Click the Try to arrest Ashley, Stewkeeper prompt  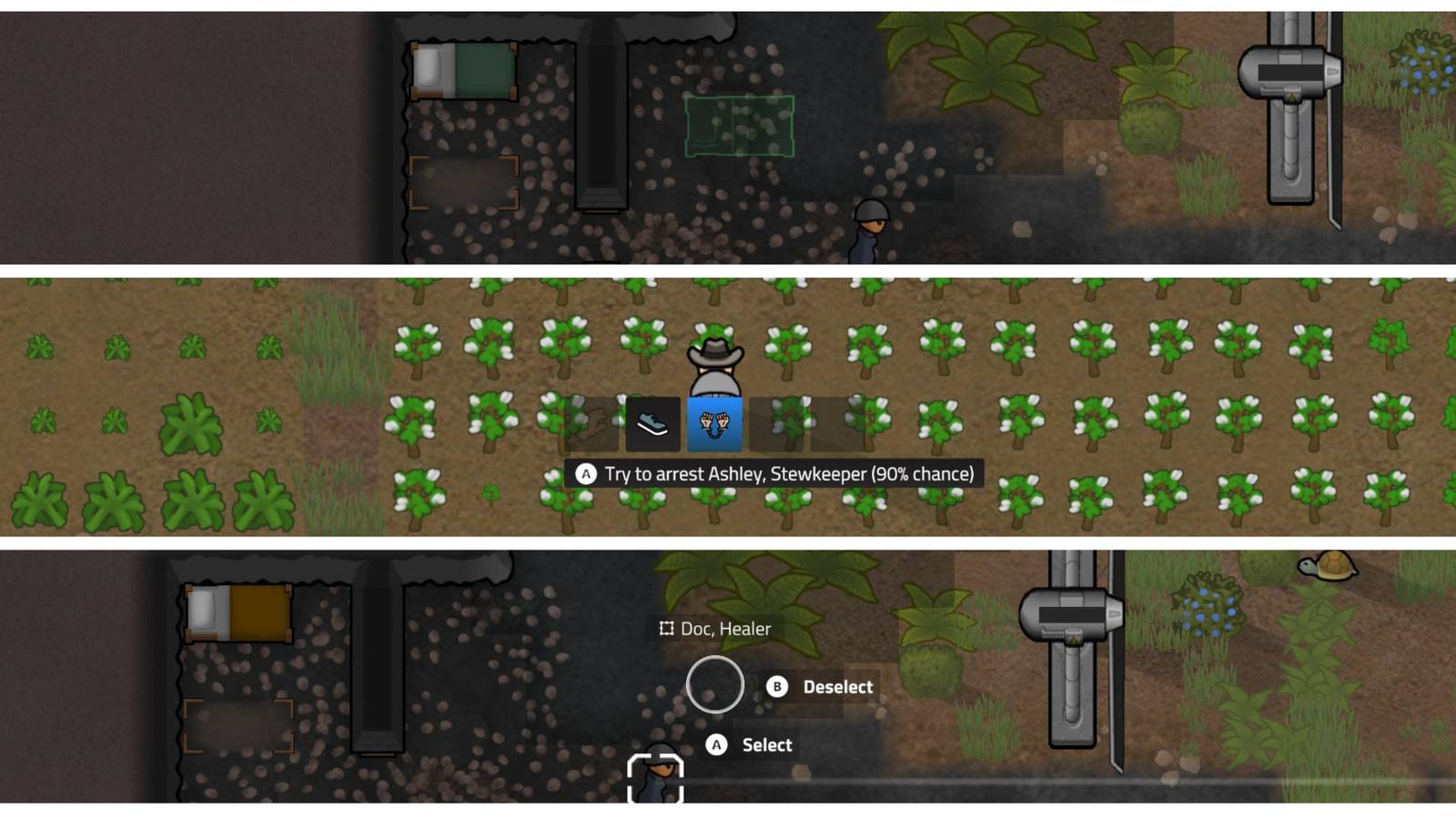pos(790,473)
